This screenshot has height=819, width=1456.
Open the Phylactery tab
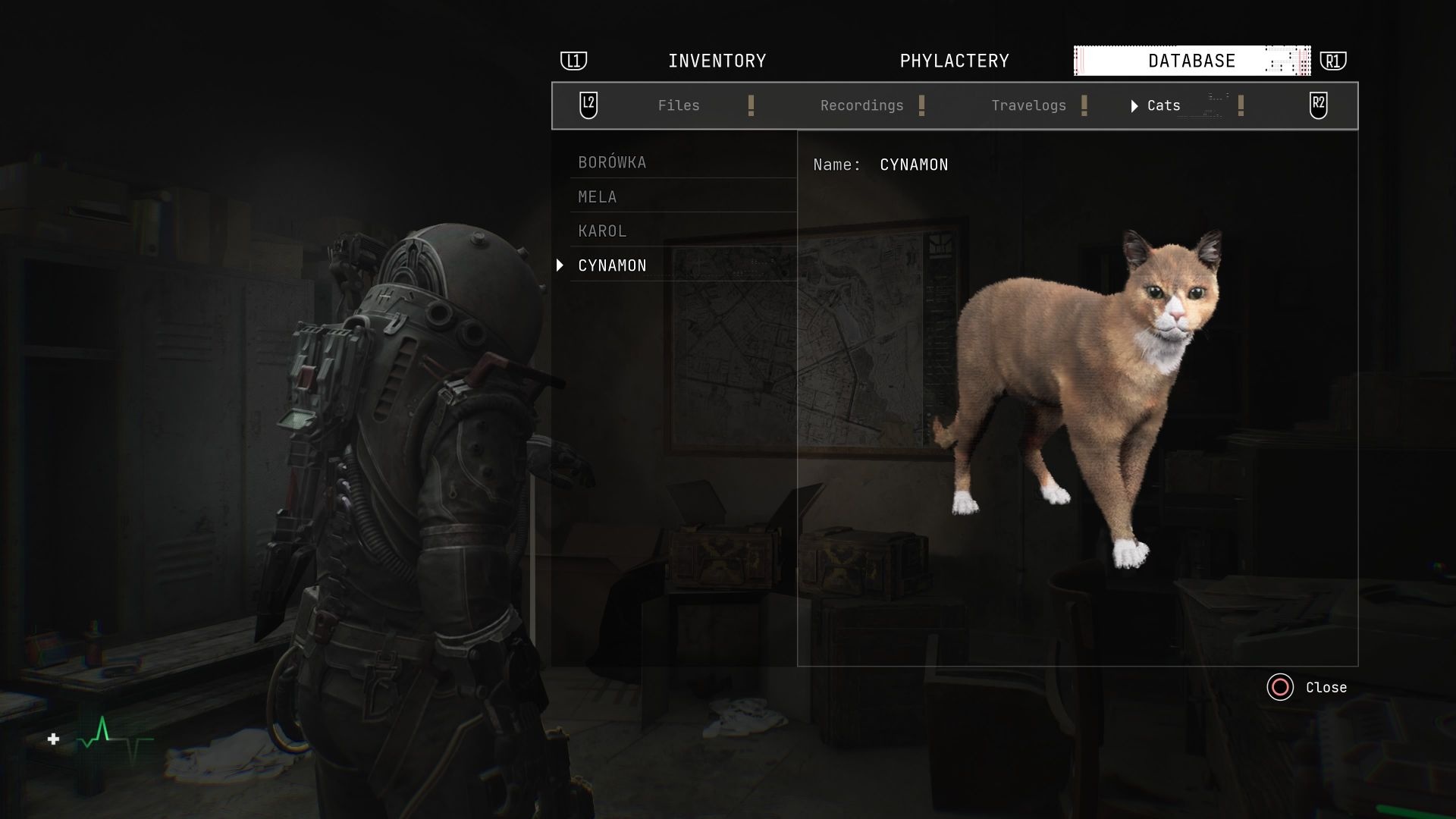pyautogui.click(x=954, y=61)
